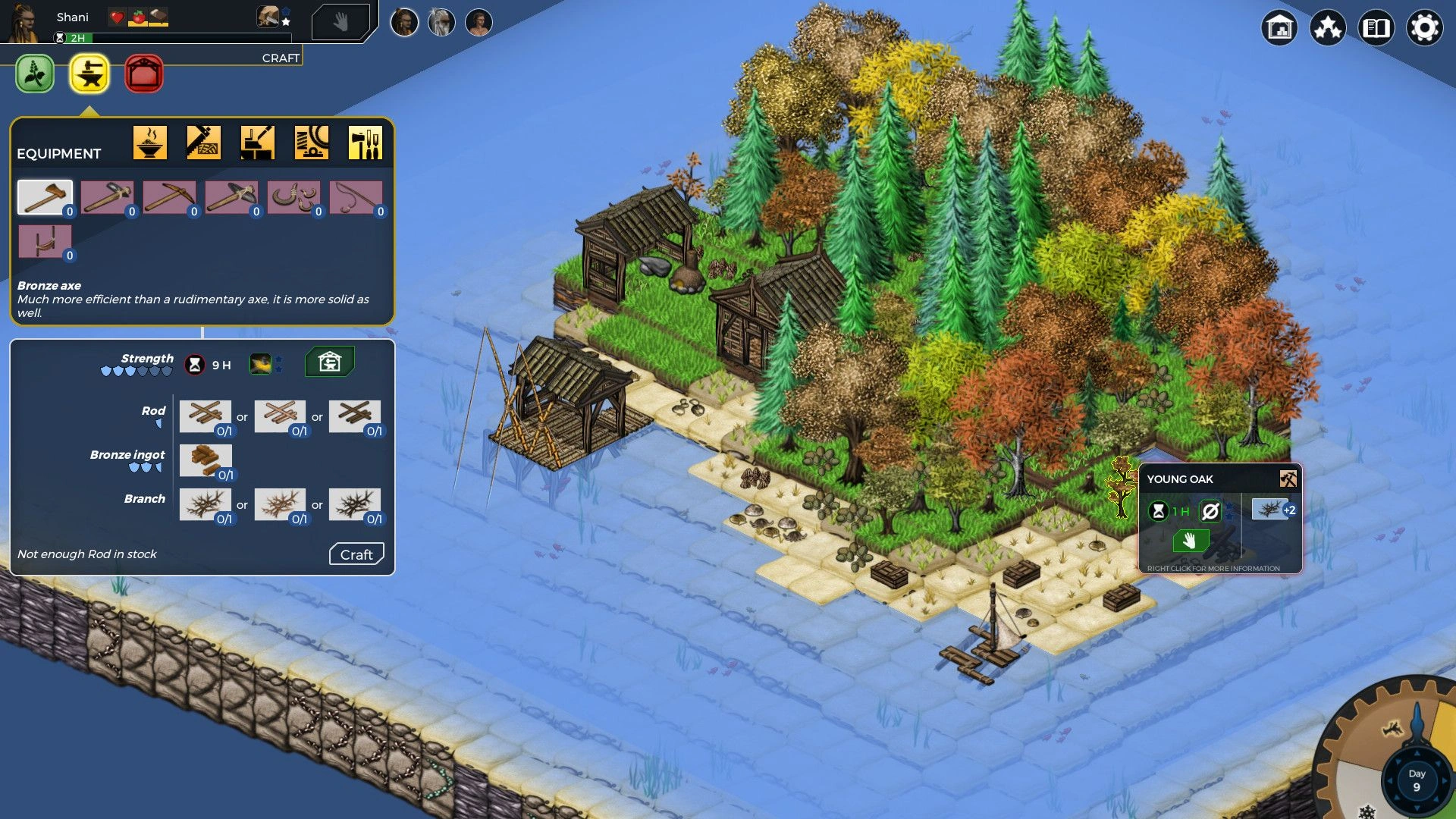Select the Bronze axe recipe slot

click(x=45, y=198)
